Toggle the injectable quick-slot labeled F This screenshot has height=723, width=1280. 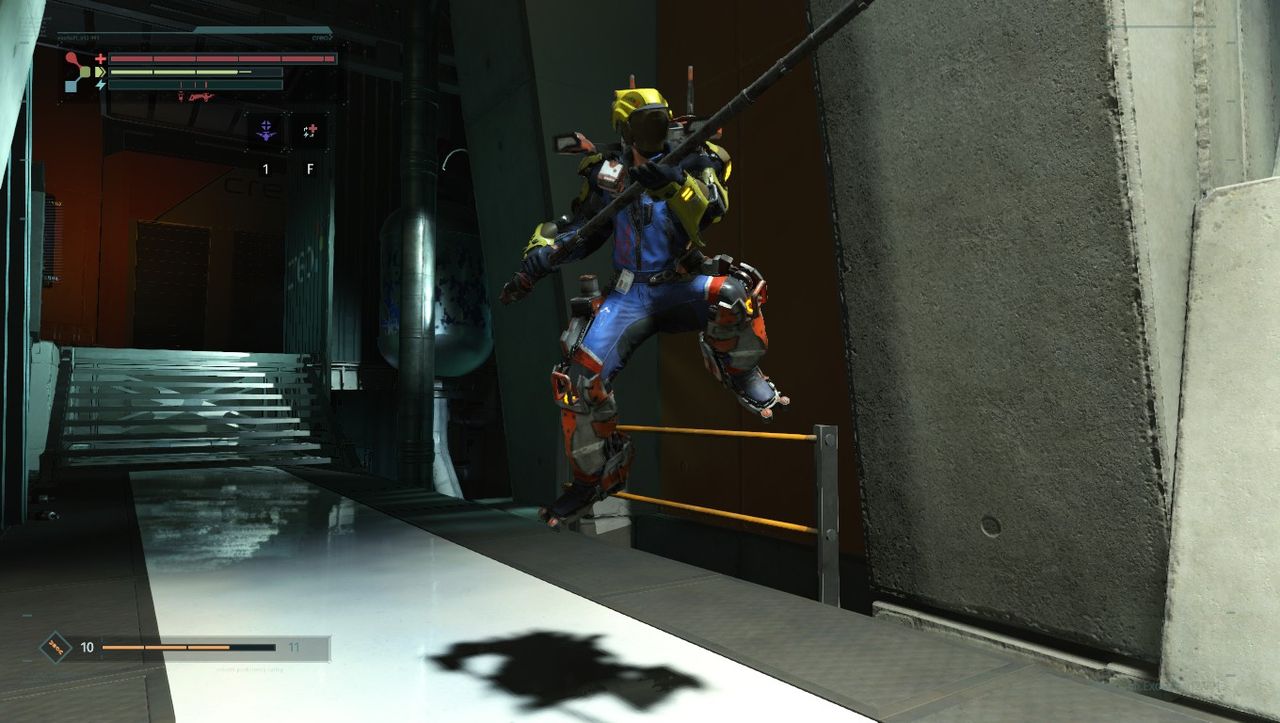click(x=311, y=168)
